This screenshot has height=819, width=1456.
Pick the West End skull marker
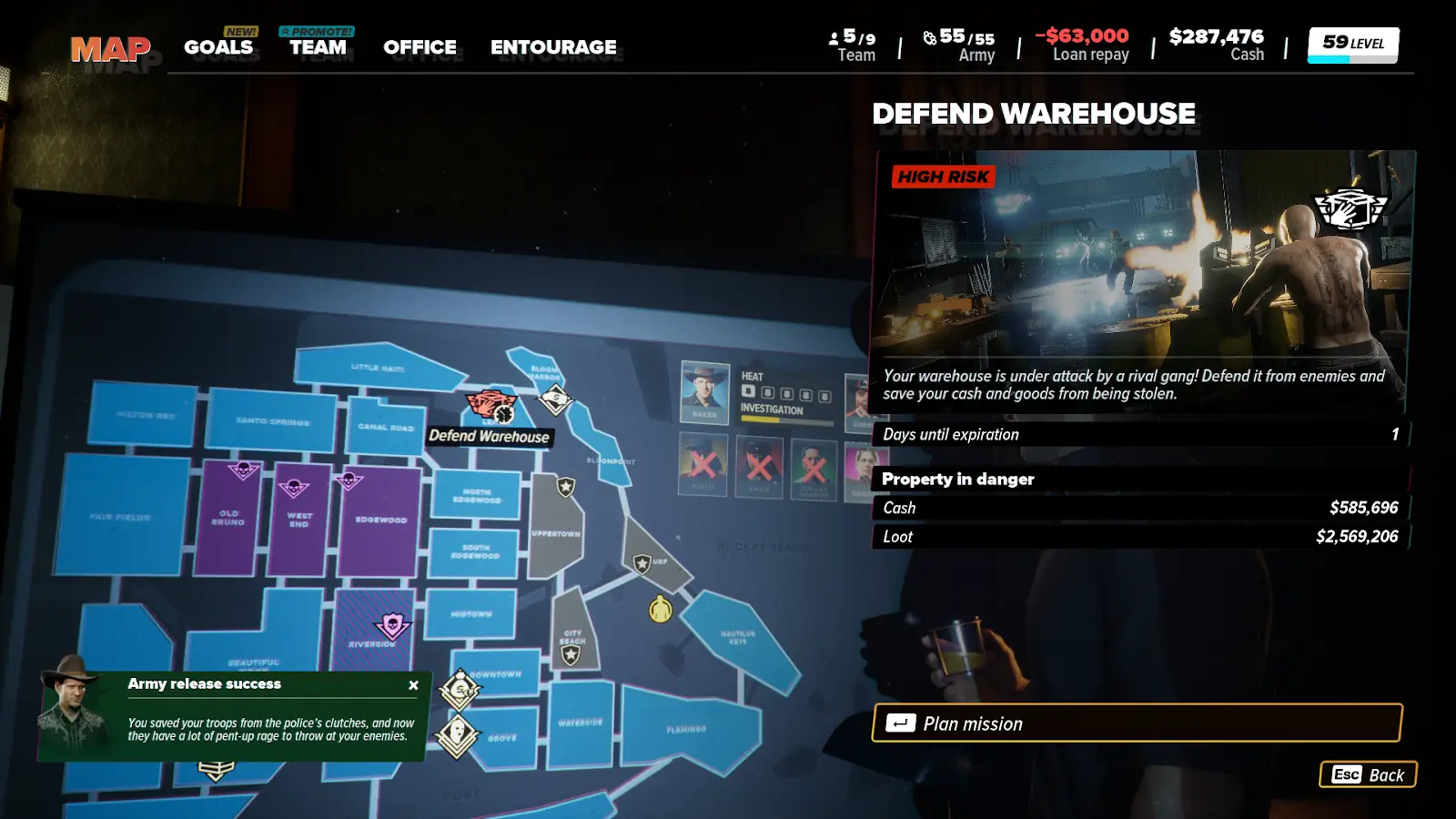[x=293, y=488]
